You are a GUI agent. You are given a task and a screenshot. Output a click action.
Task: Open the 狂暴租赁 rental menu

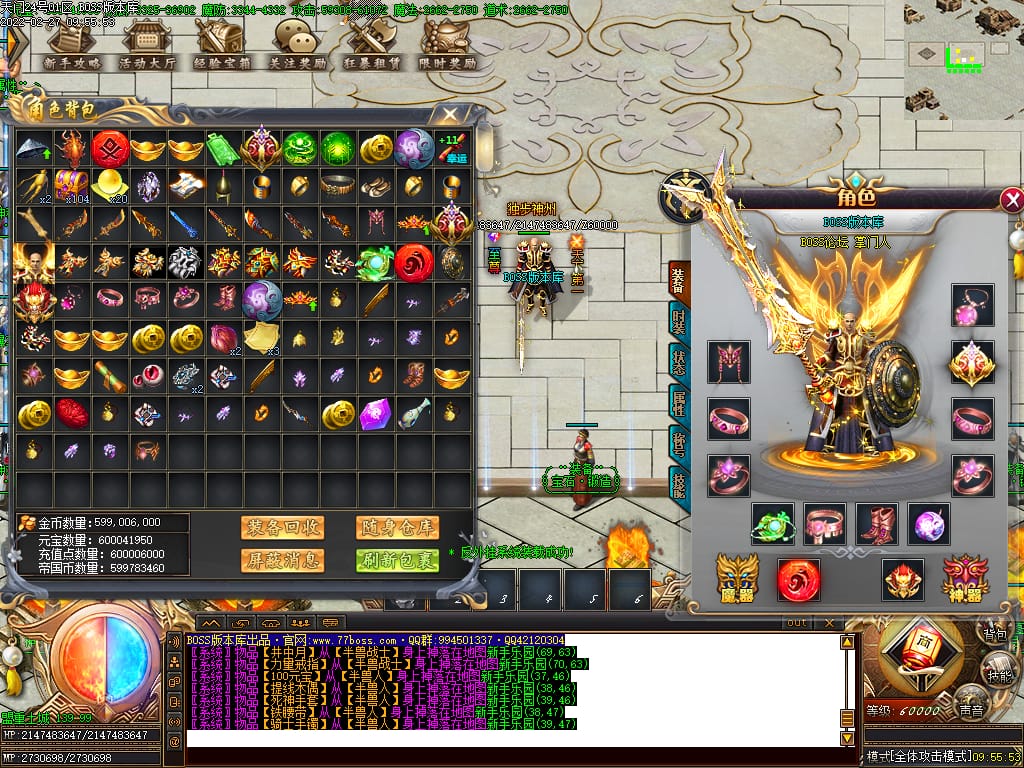tap(371, 45)
